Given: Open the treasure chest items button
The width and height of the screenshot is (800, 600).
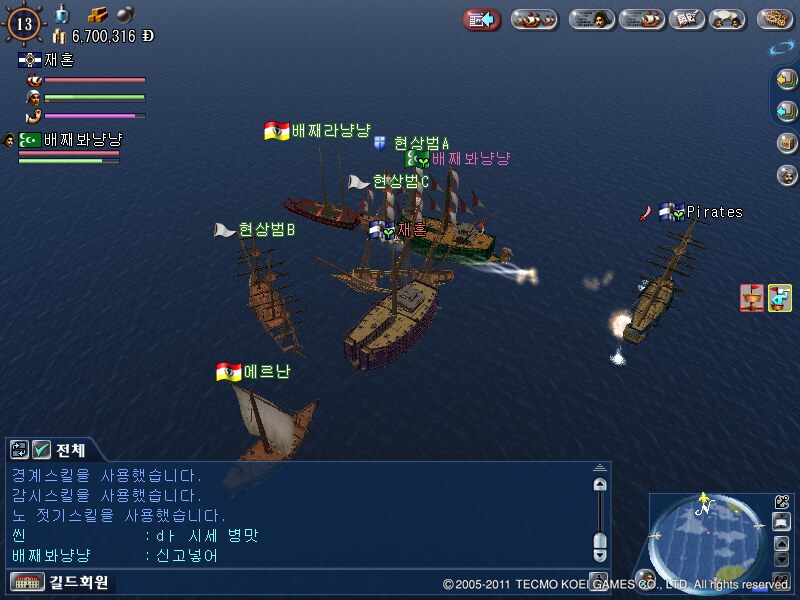Looking at the screenshot, I should (787, 142).
